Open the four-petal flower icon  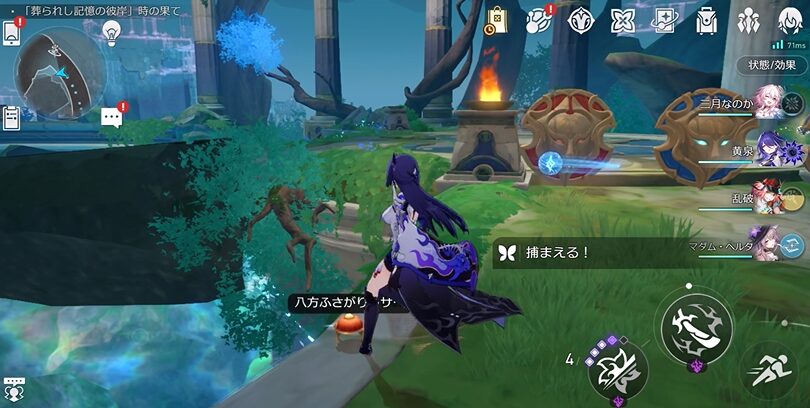pyautogui.click(x=623, y=21)
